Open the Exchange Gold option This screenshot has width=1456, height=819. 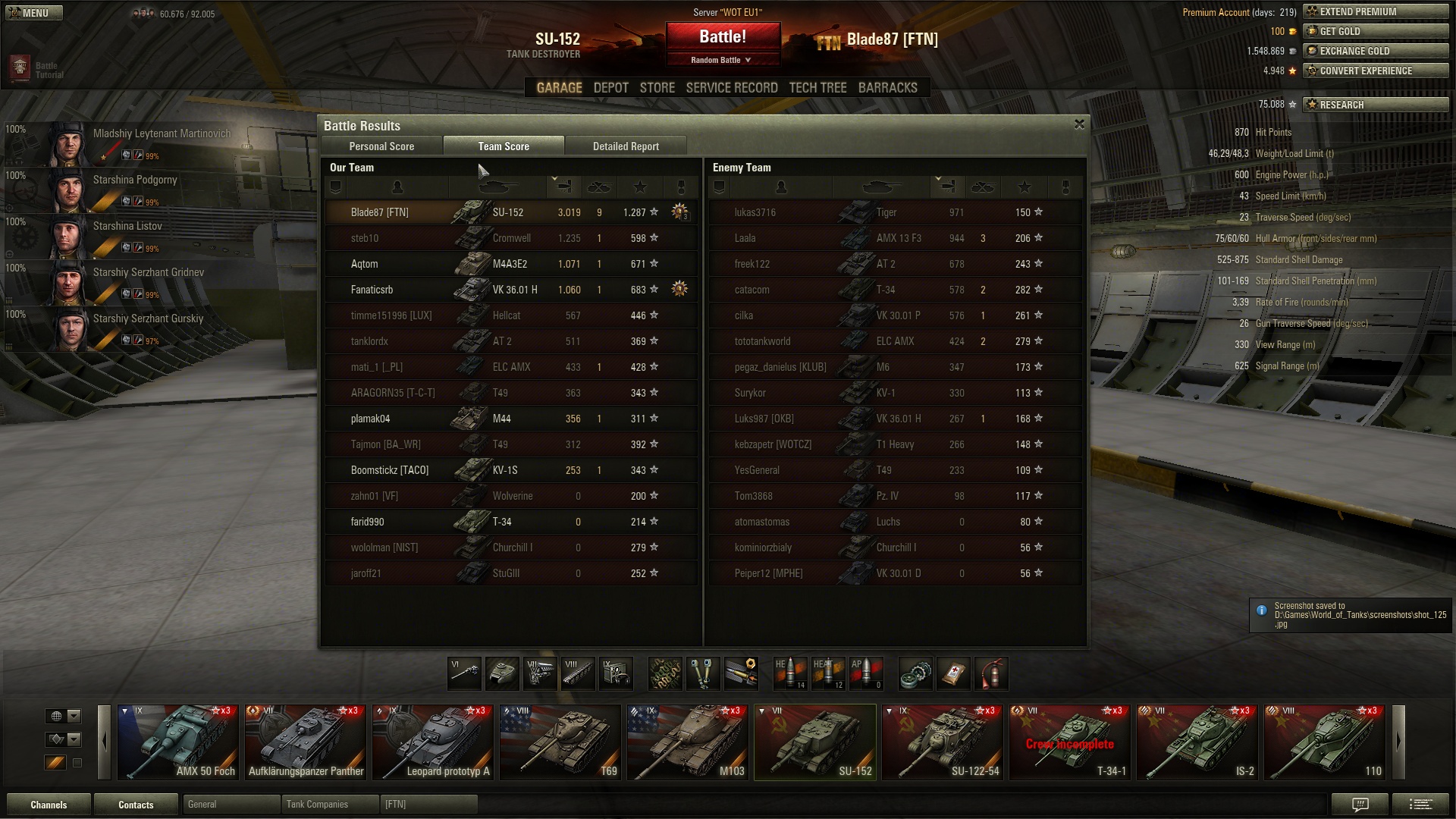click(1375, 52)
